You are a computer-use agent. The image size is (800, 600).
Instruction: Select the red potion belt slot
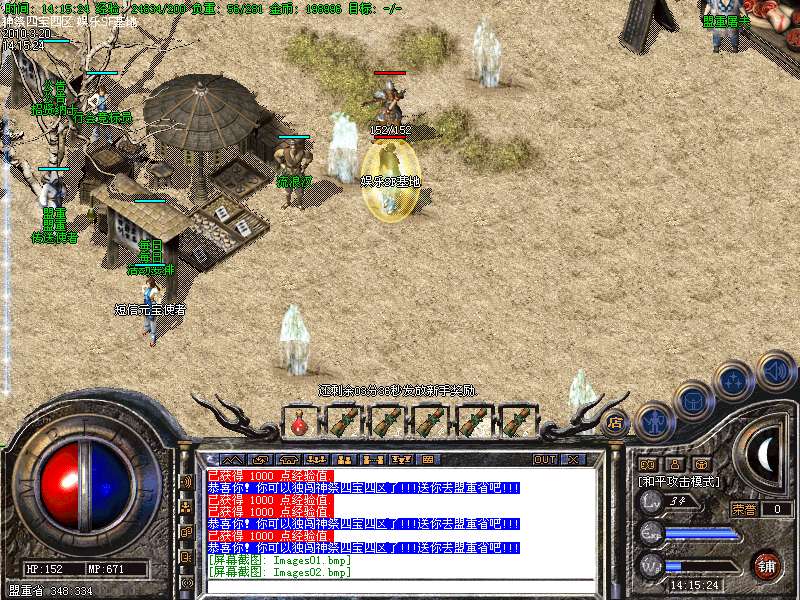[x=299, y=423]
